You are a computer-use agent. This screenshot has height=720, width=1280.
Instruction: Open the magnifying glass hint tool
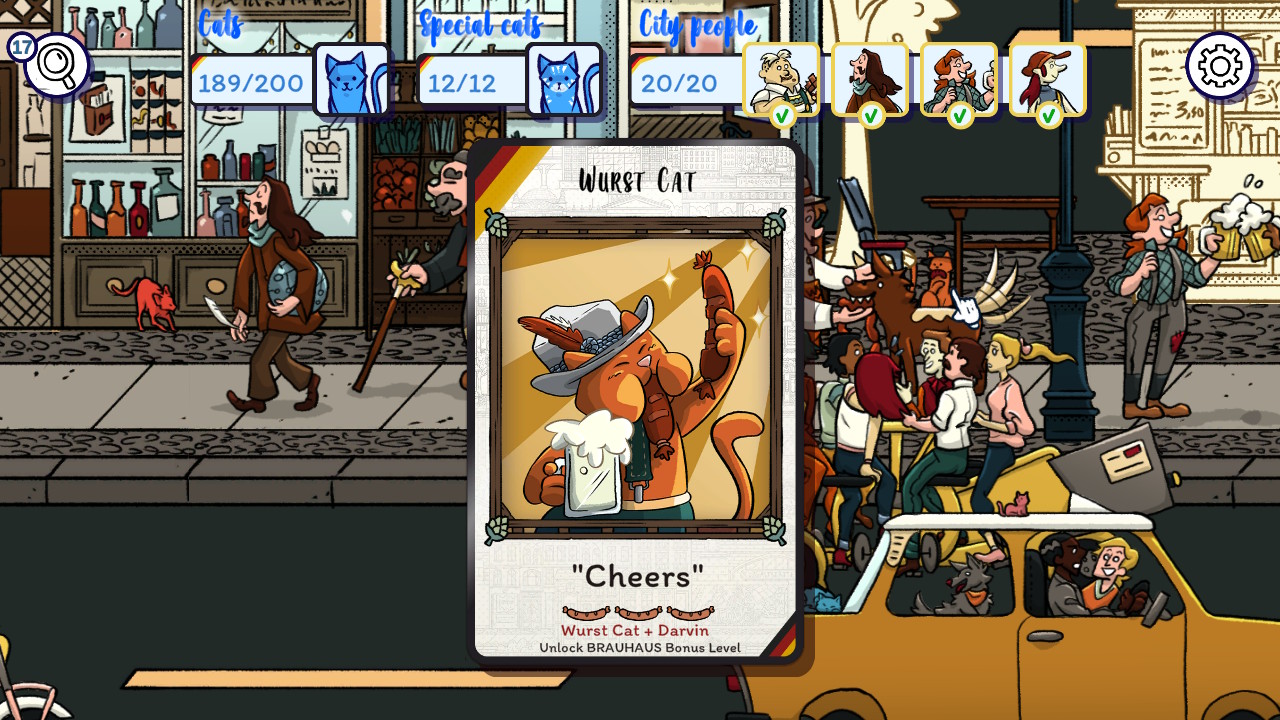click(x=57, y=63)
